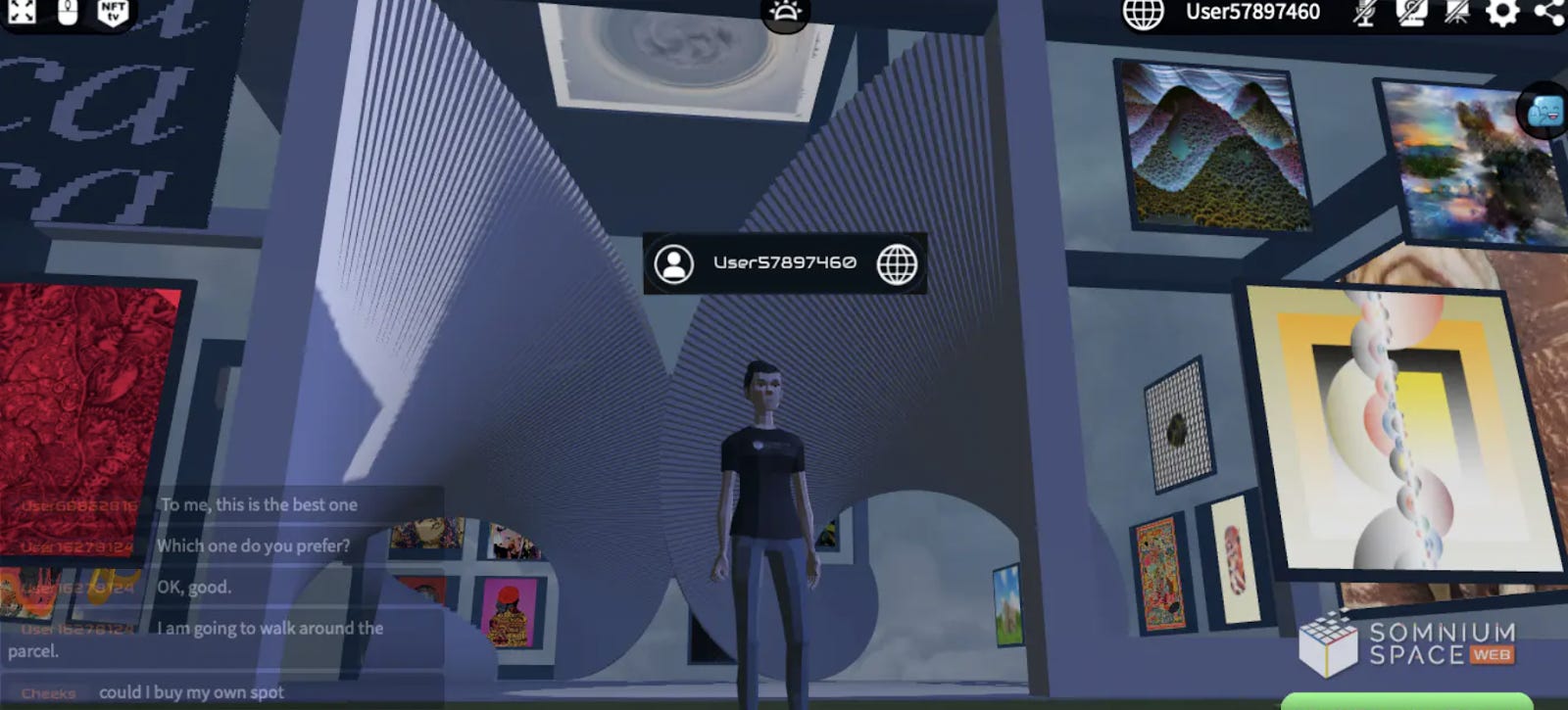Open the NFT tv panel
1568x710 pixels.
point(114,14)
